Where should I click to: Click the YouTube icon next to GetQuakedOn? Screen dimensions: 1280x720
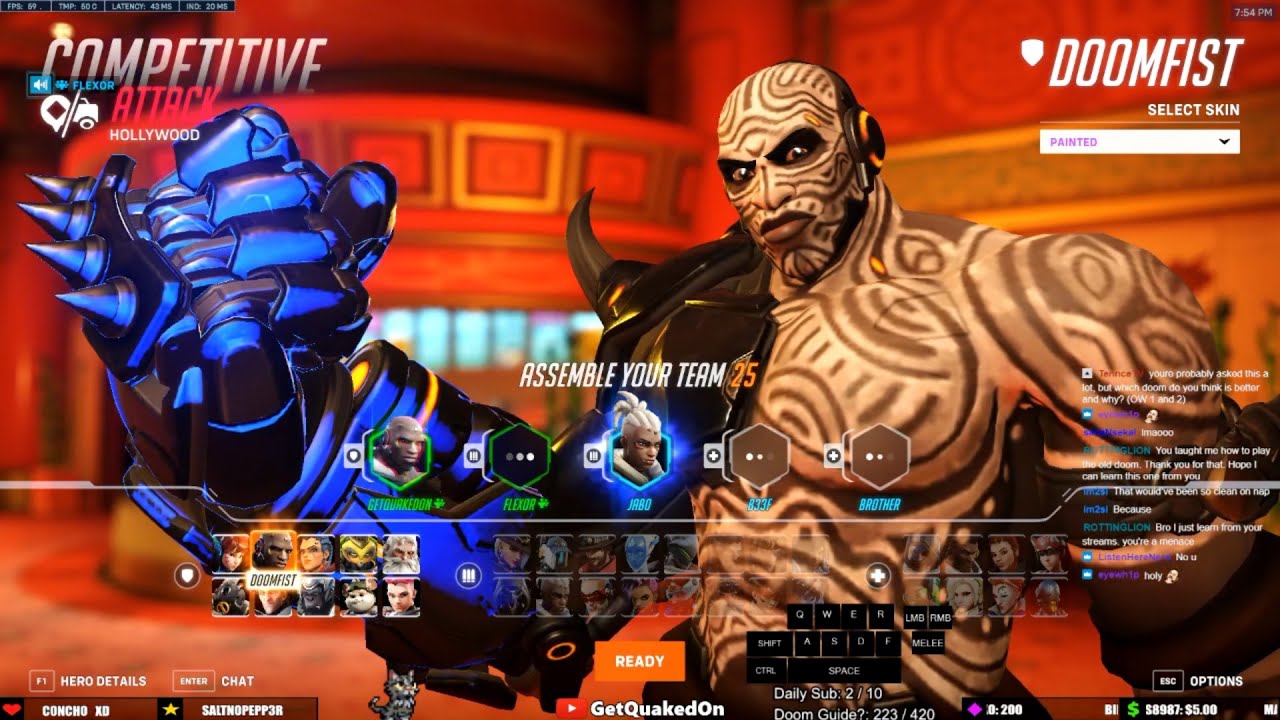[x=573, y=706]
